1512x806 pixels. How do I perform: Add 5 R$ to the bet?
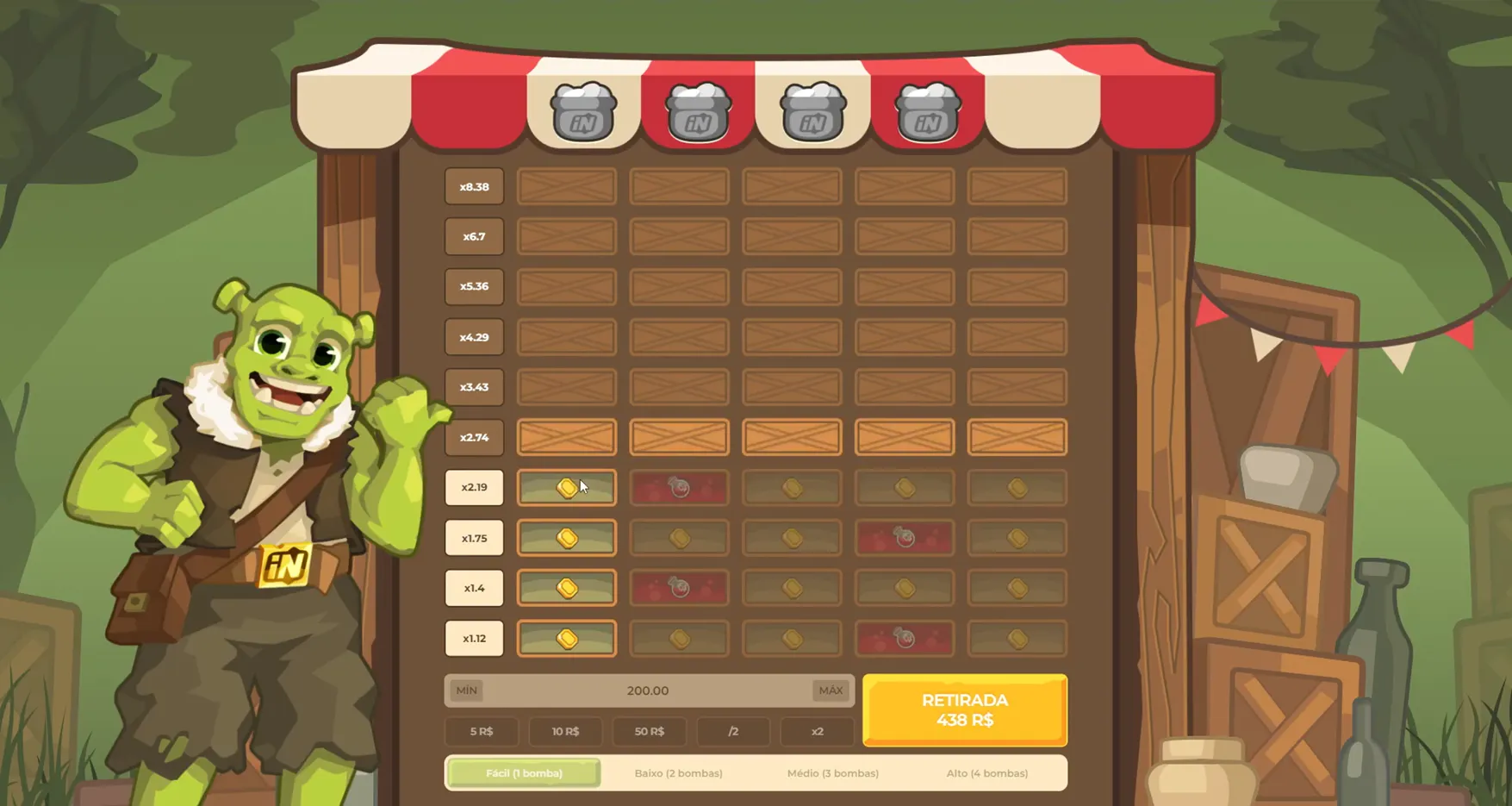[x=481, y=731]
